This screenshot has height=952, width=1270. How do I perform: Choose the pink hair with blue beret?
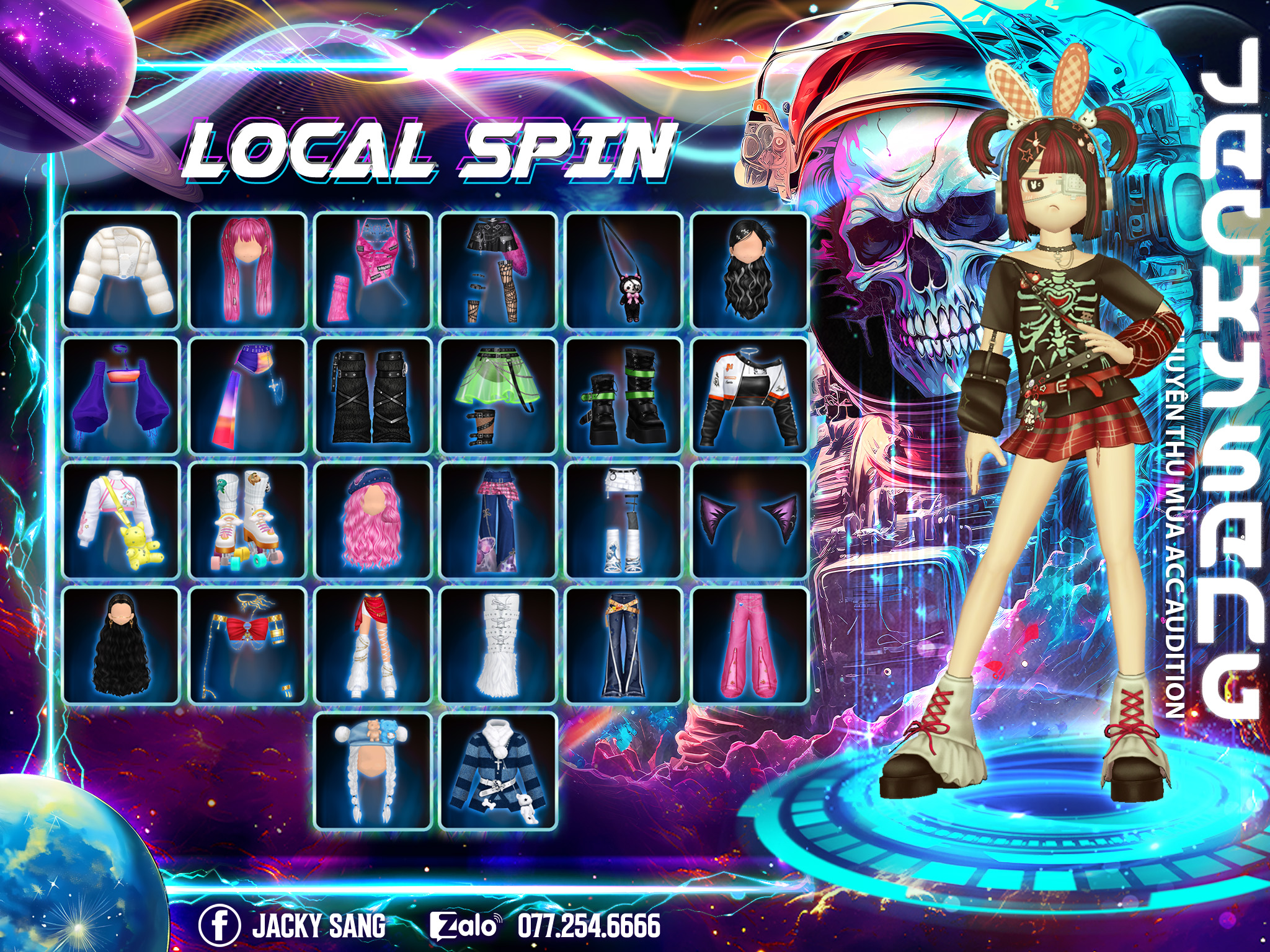click(373, 521)
